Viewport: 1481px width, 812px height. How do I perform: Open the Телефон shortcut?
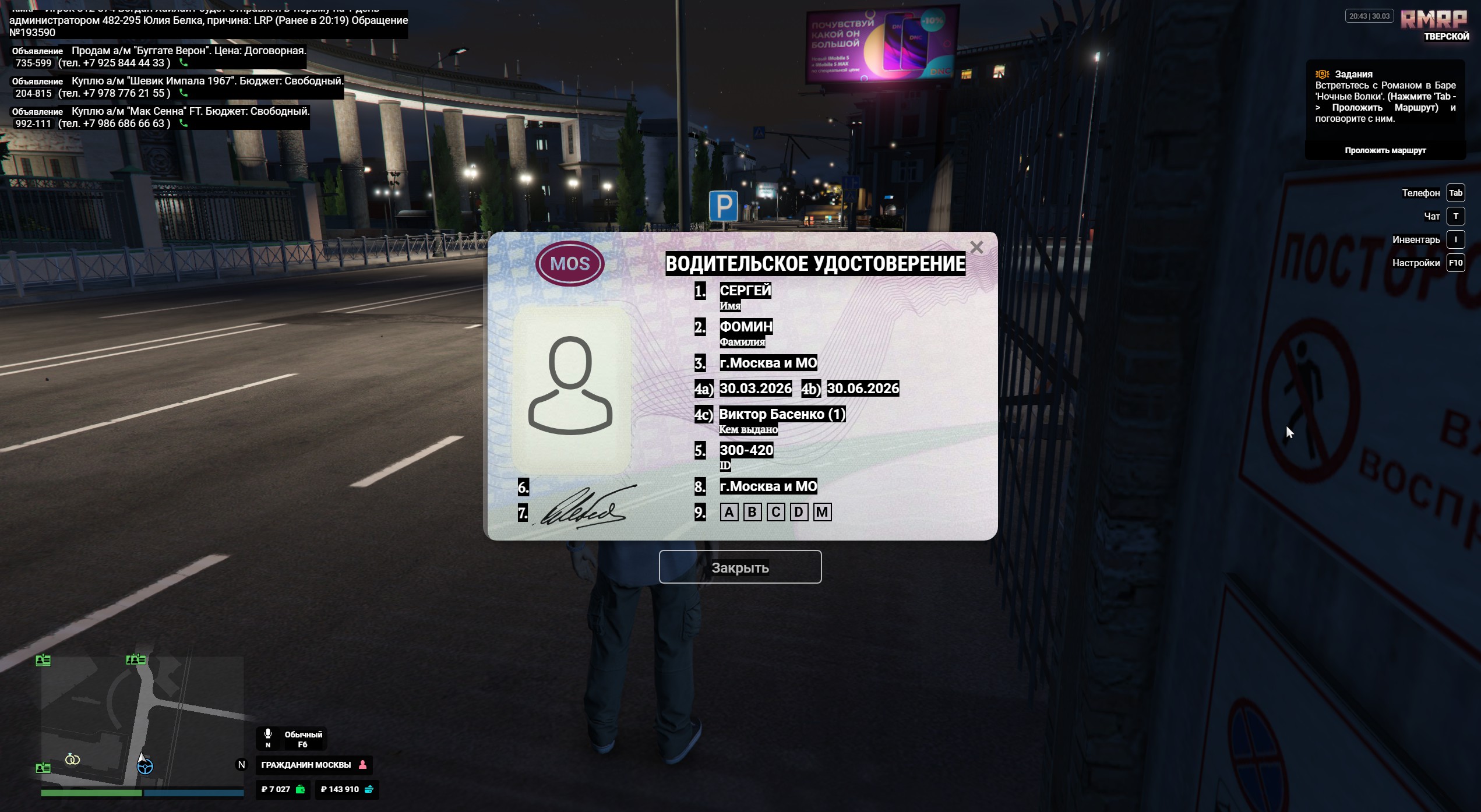click(x=1455, y=193)
